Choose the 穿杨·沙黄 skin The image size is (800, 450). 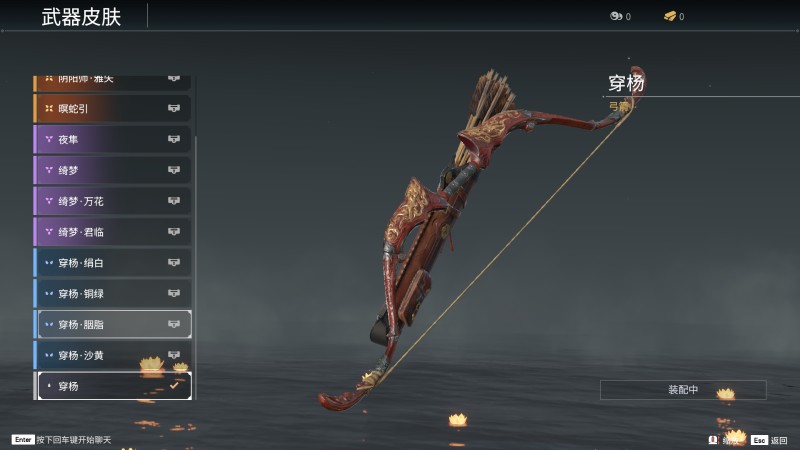pos(112,355)
